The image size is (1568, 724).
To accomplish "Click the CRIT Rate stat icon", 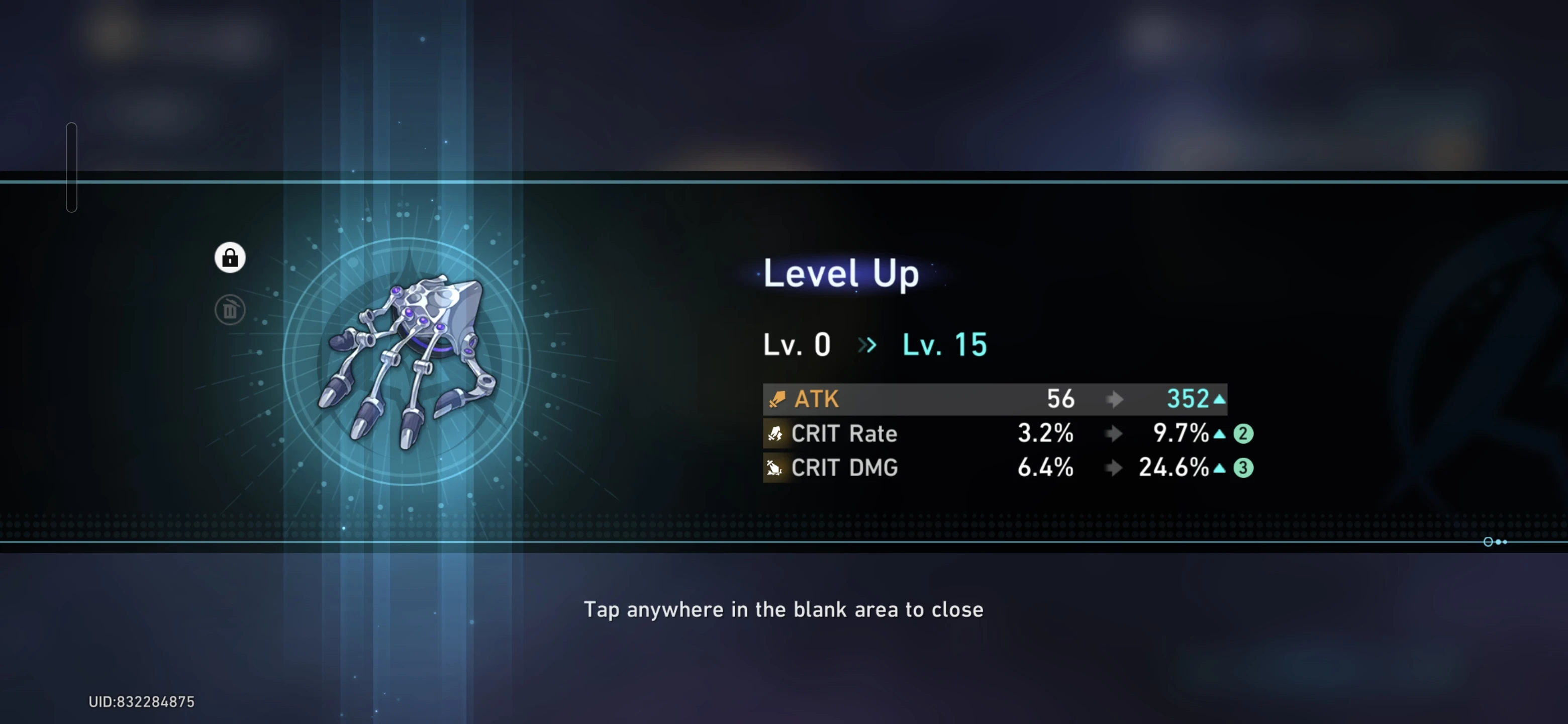I will (775, 433).
